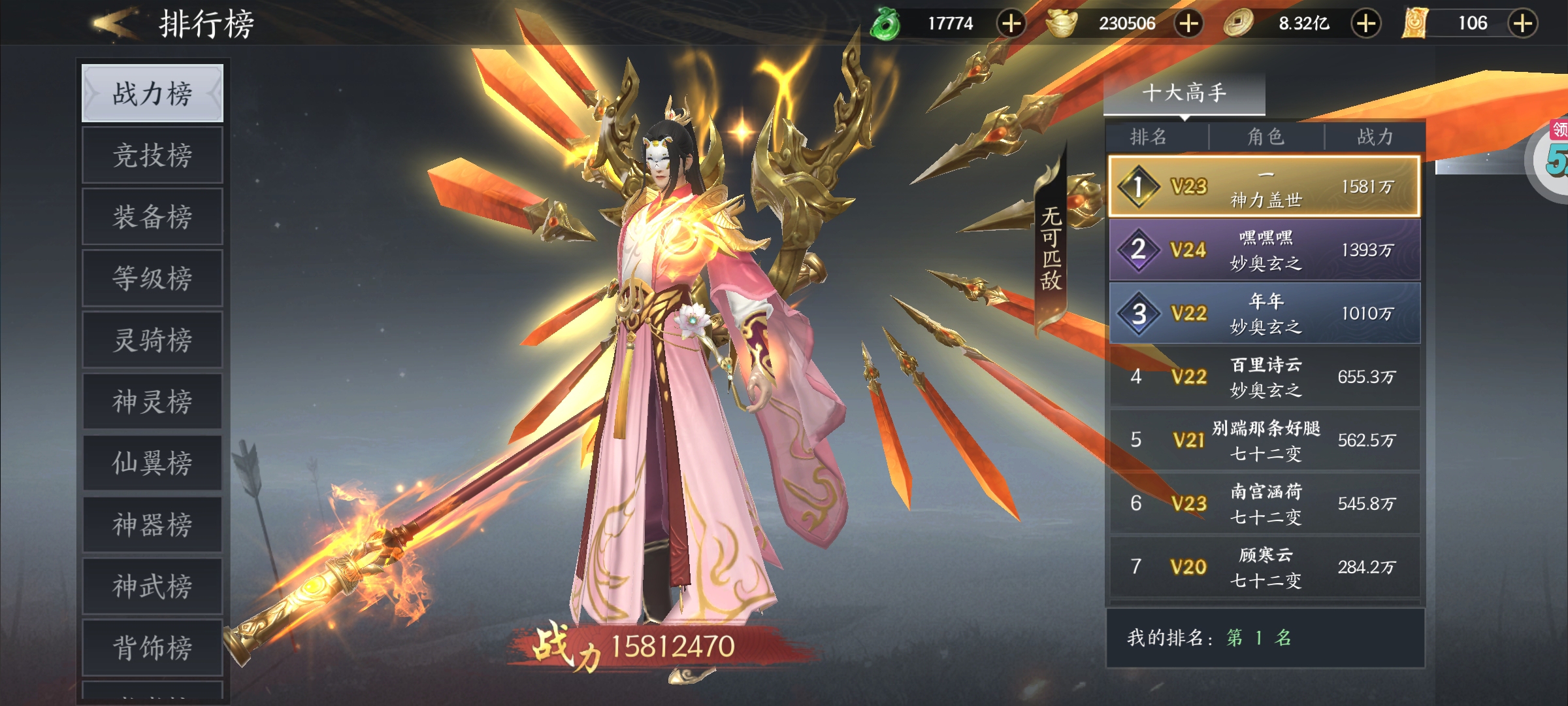View rank 3 player 年年
Viewport: 1568px width, 706px height.
(x=1265, y=313)
